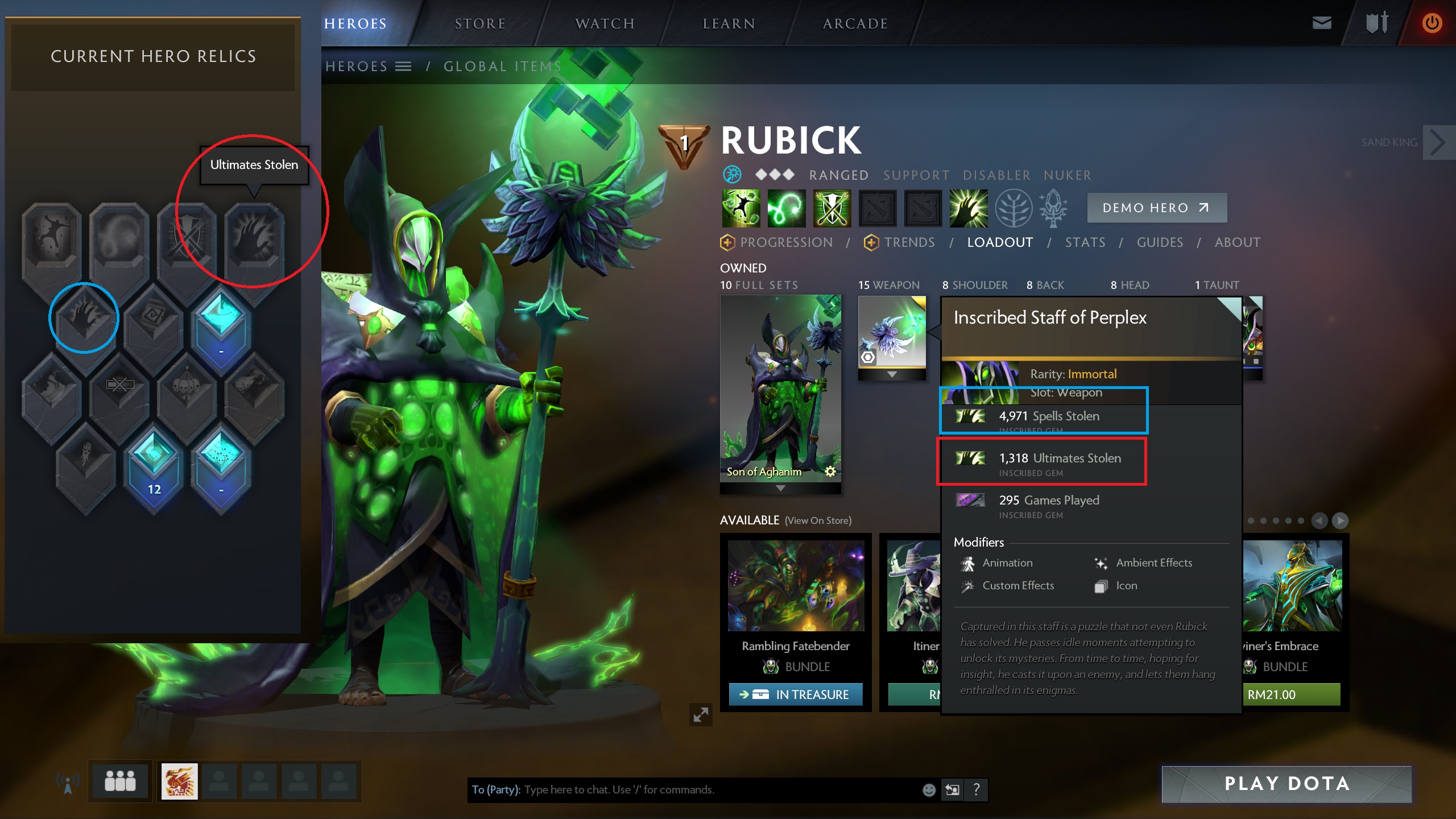Screen dimensions: 1456x819
Task: Click the Play Dota button
Action: tap(1287, 784)
